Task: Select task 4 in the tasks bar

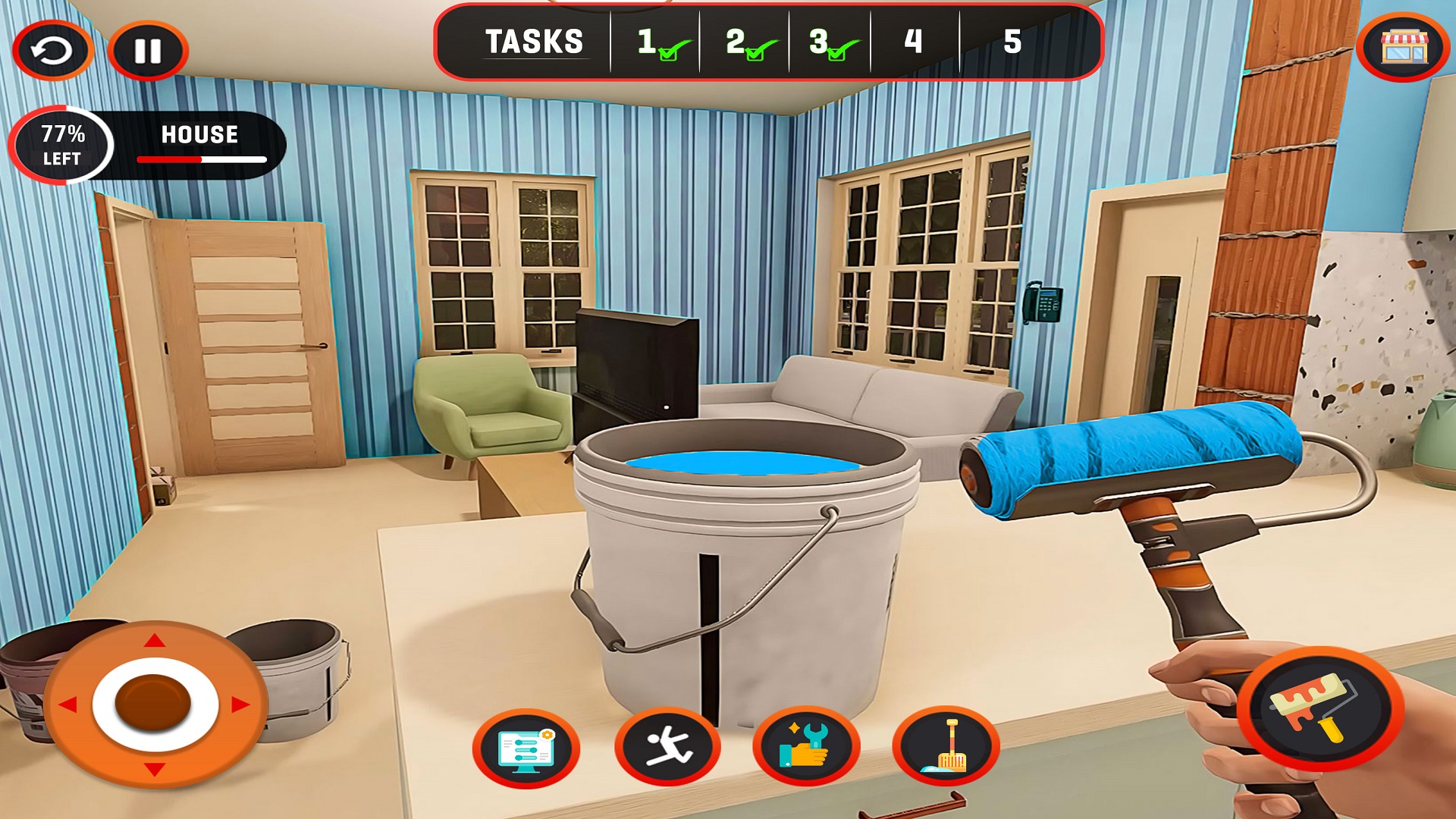Action: pyautogui.click(x=913, y=40)
